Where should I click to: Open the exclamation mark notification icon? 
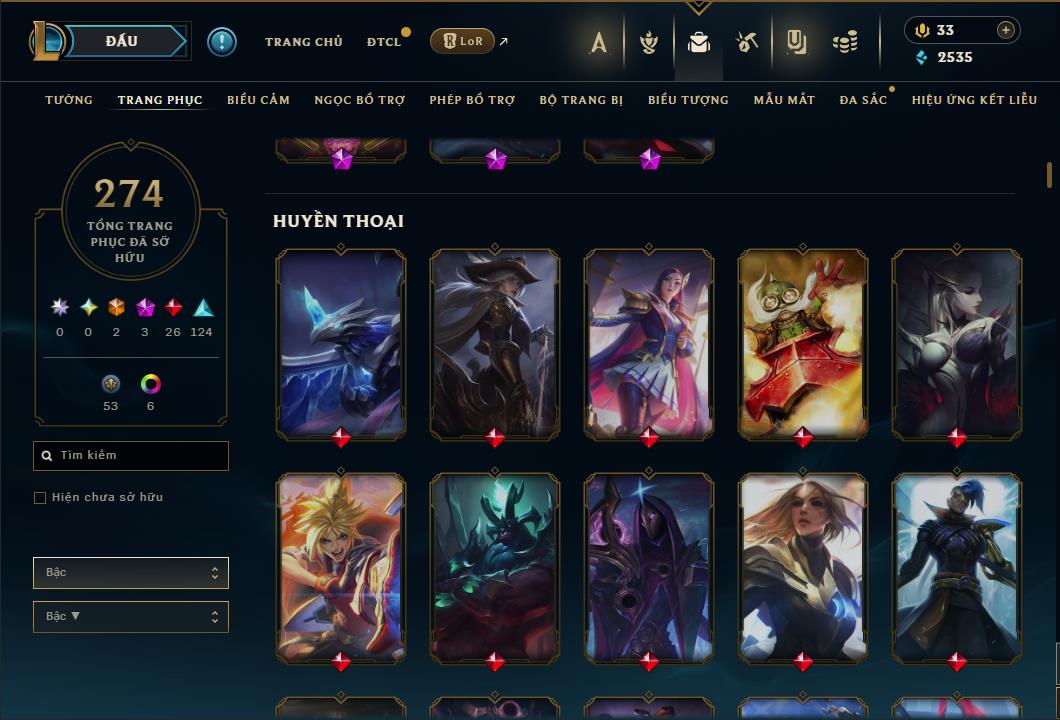point(222,42)
